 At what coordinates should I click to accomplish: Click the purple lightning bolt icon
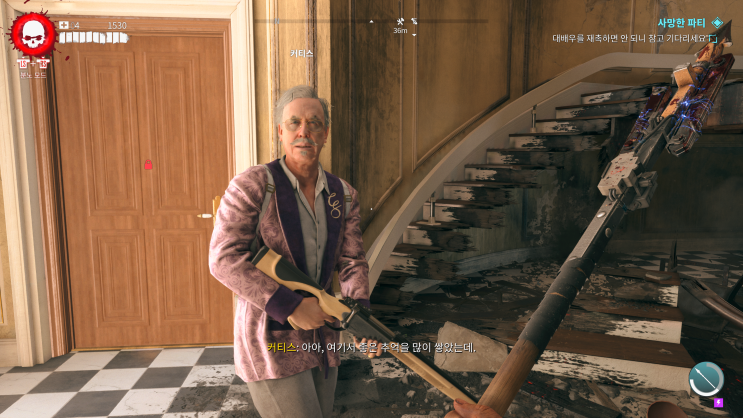click(x=718, y=402)
